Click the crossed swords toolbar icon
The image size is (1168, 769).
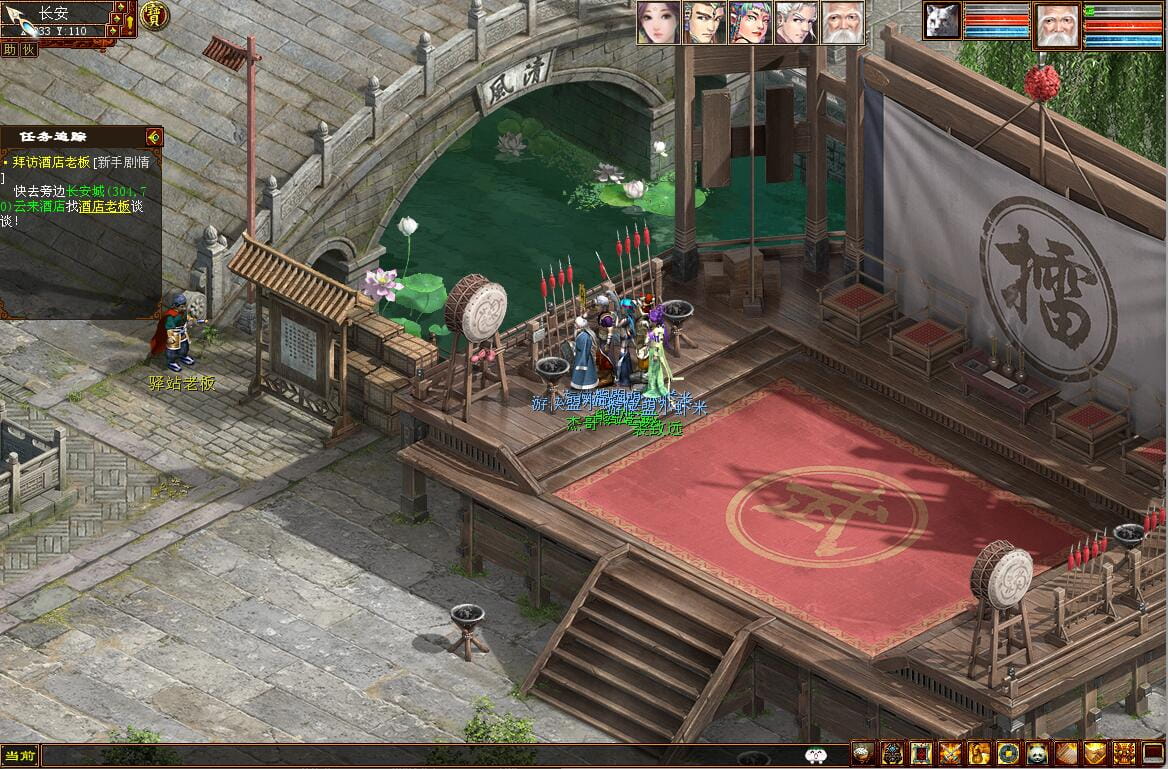coord(950,754)
